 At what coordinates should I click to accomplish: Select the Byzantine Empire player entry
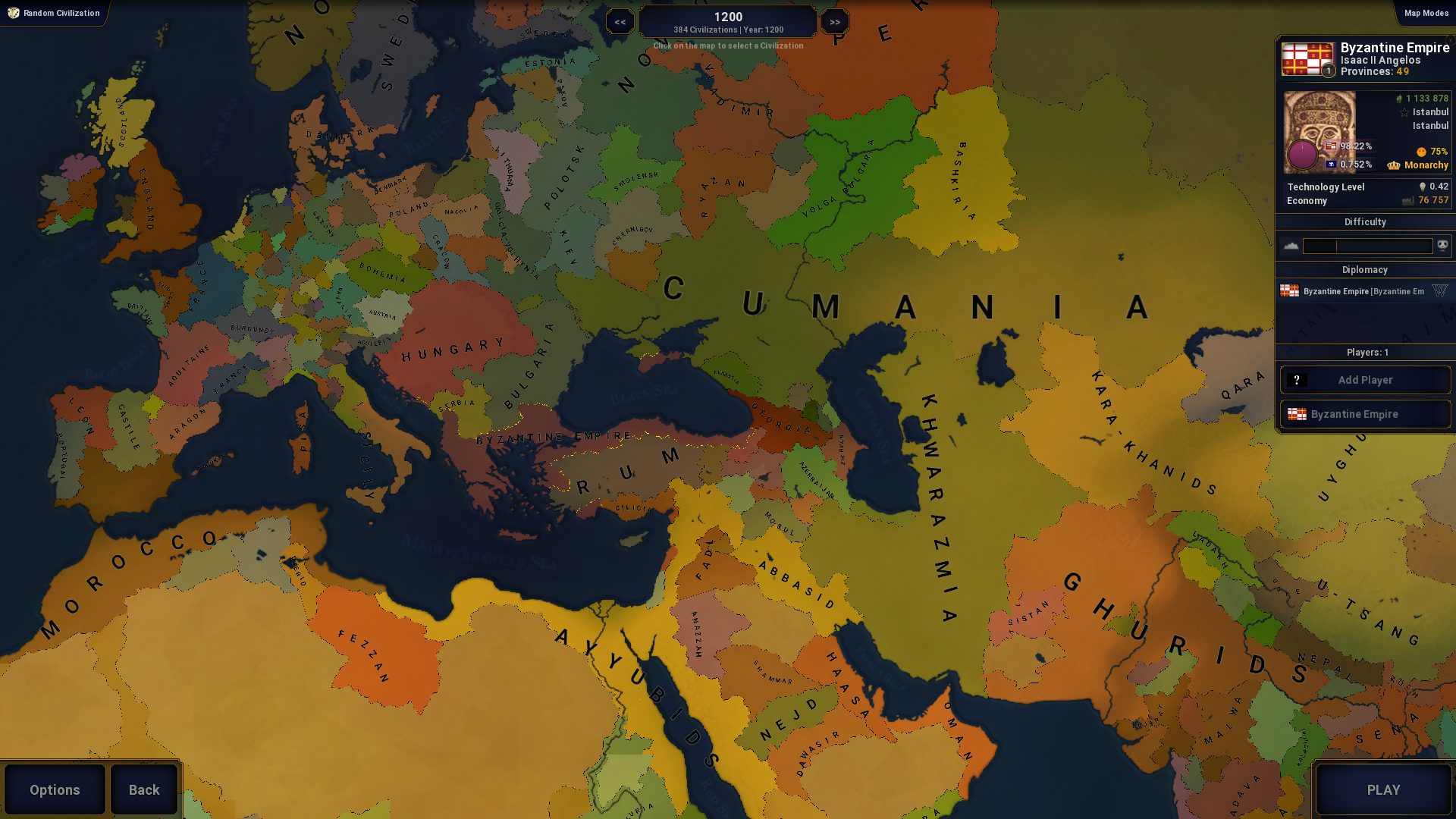pyautogui.click(x=1365, y=414)
